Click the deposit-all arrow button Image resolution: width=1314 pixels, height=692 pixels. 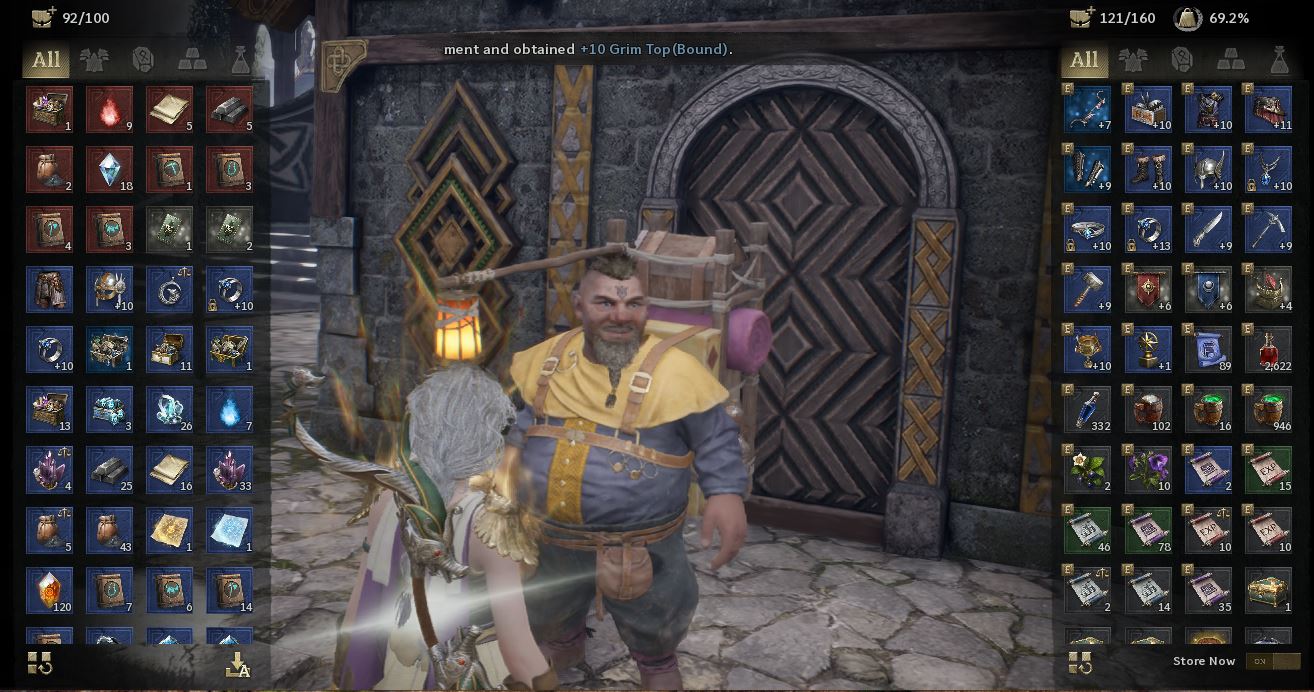238,664
